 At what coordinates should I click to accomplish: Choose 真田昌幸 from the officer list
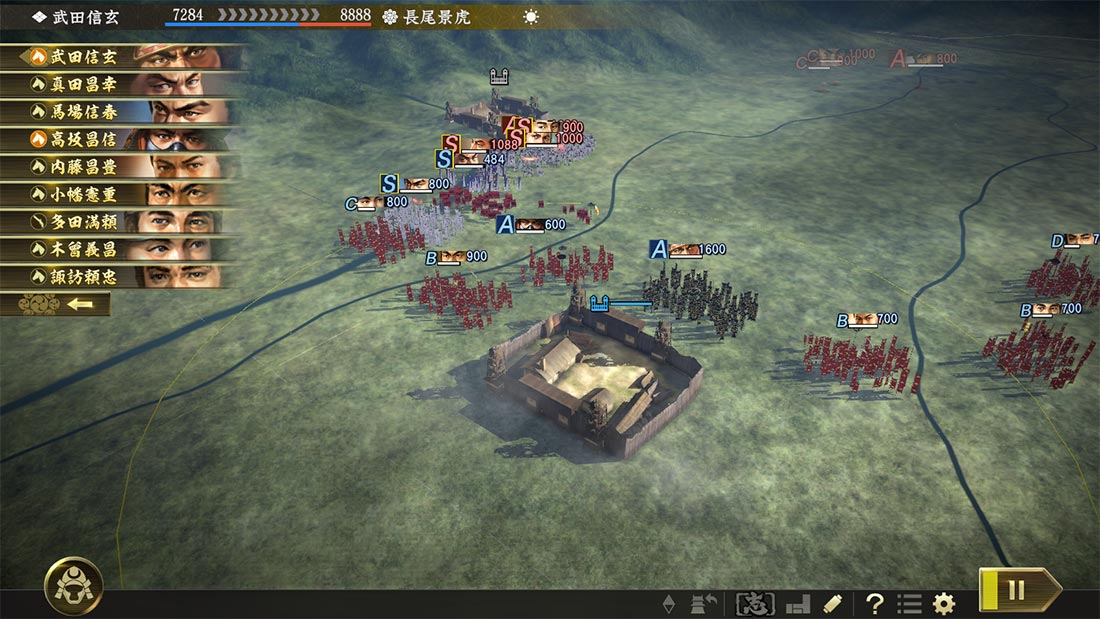pyautogui.click(x=120, y=85)
